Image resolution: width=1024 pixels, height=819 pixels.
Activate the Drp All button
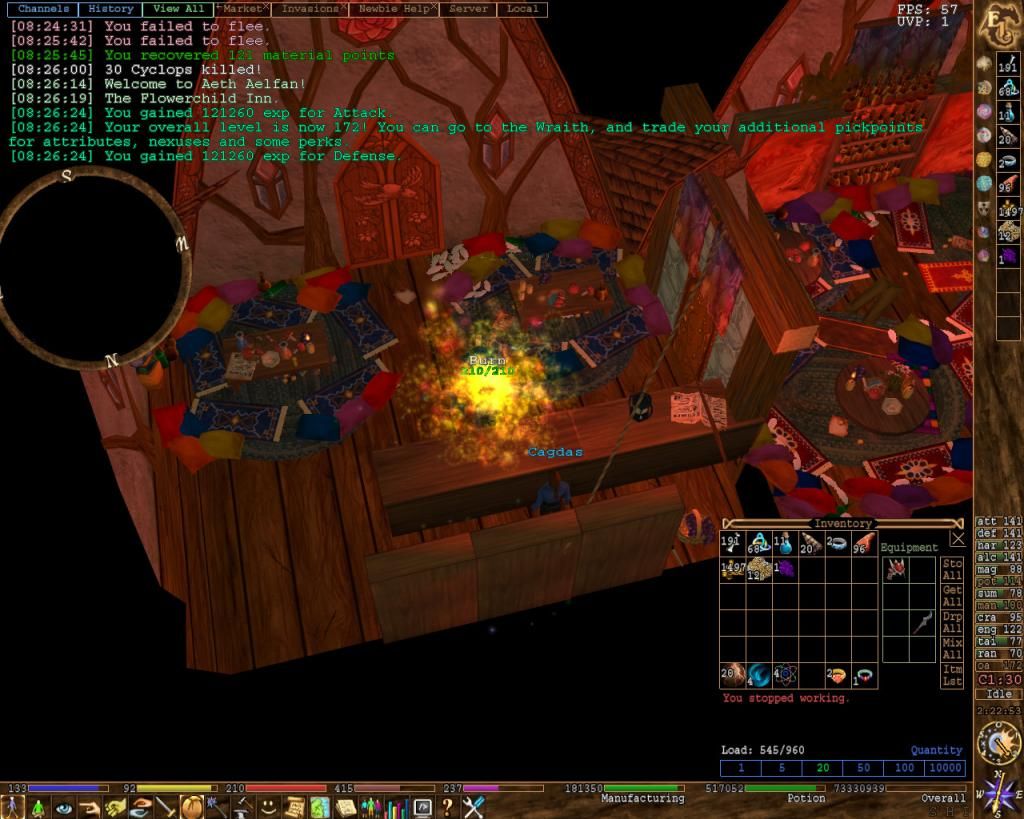tap(952, 622)
